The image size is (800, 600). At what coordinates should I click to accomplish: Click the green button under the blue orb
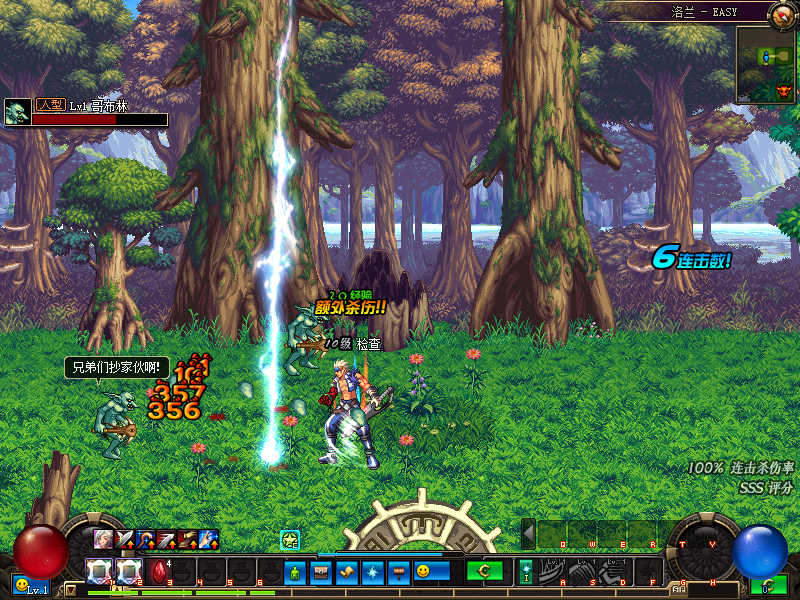pyautogui.click(x=771, y=586)
